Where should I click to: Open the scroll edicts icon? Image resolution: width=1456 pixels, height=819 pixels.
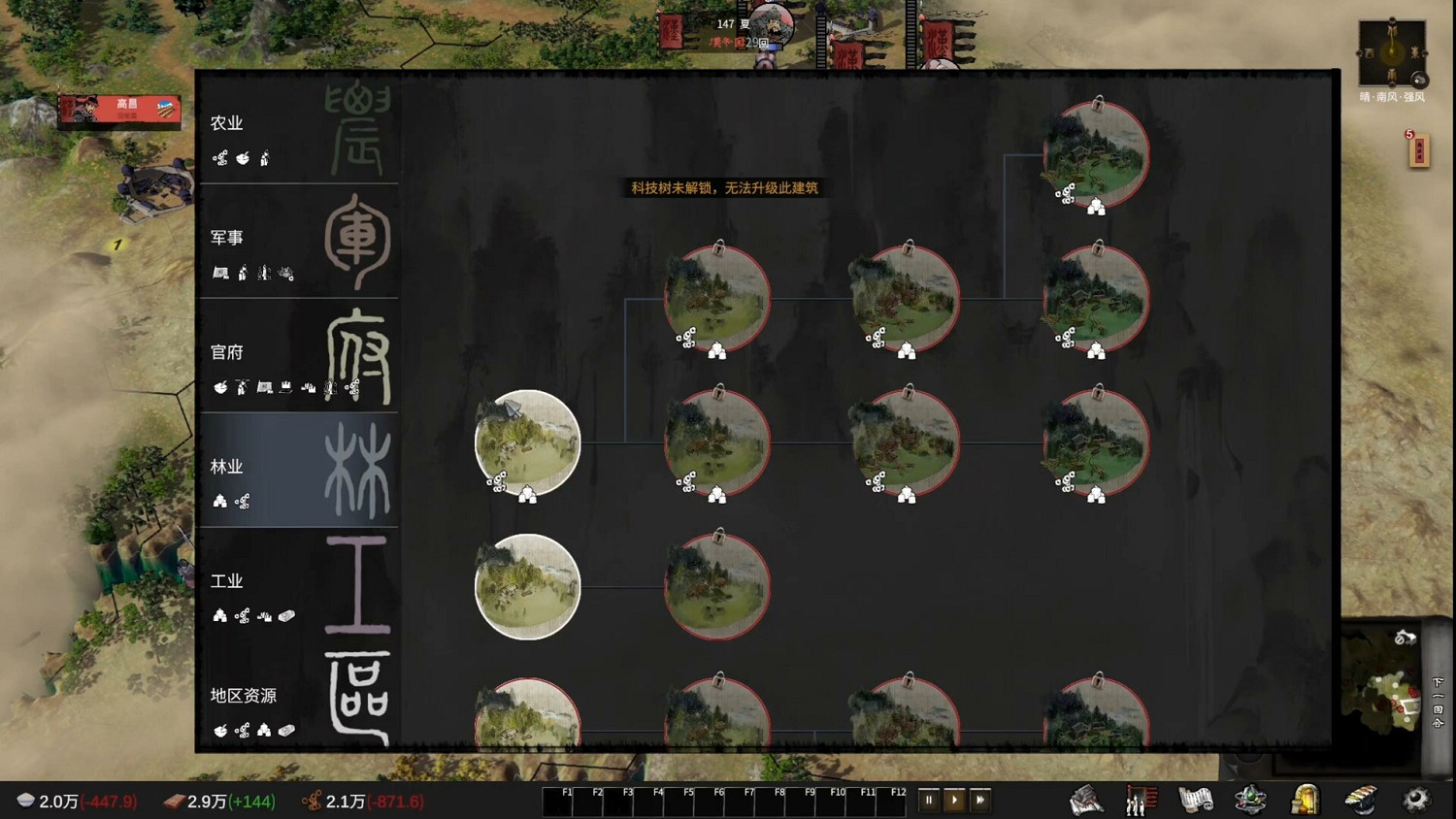coord(1194,799)
